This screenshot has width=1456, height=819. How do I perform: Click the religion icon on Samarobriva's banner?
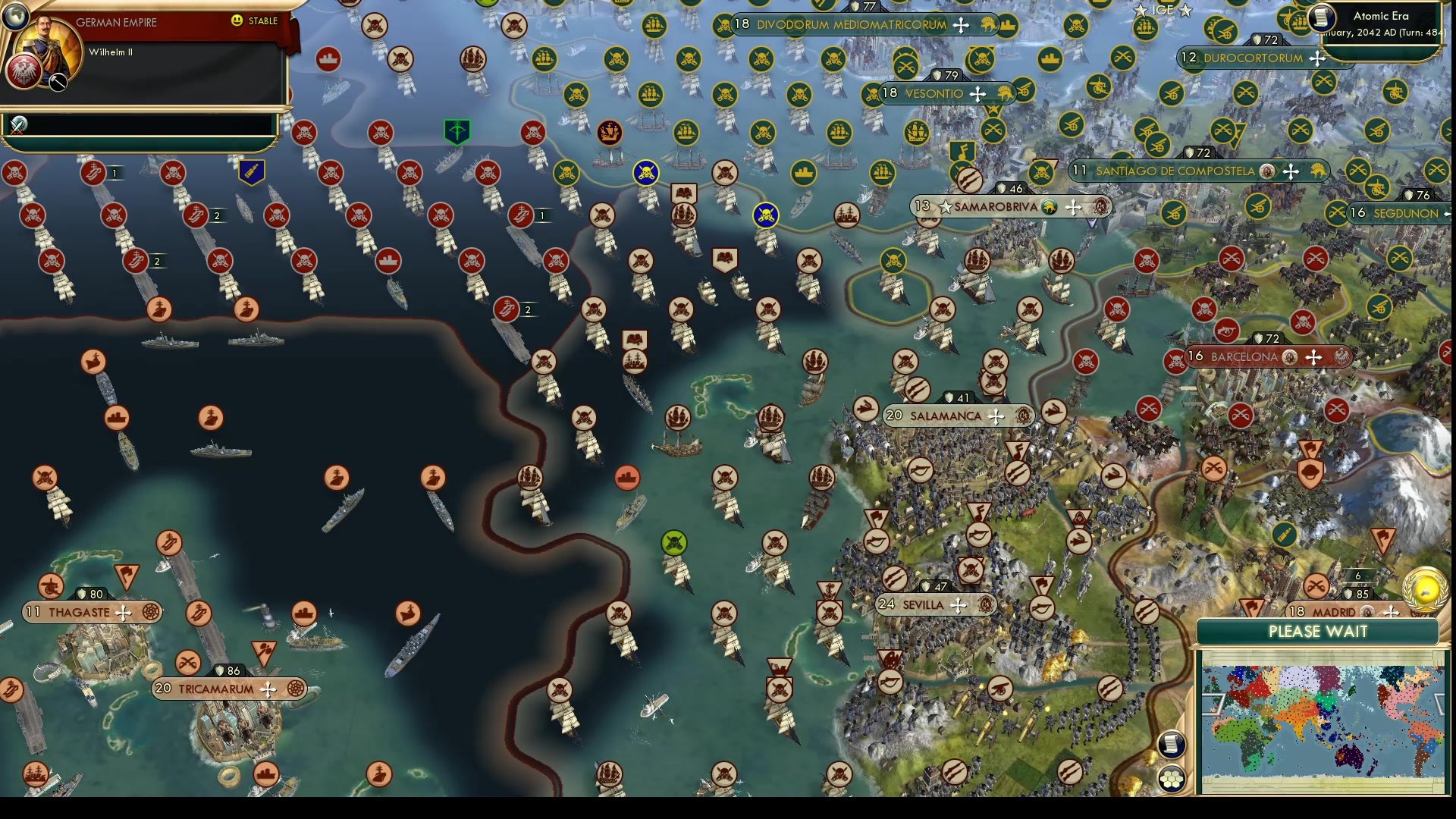coord(1050,206)
